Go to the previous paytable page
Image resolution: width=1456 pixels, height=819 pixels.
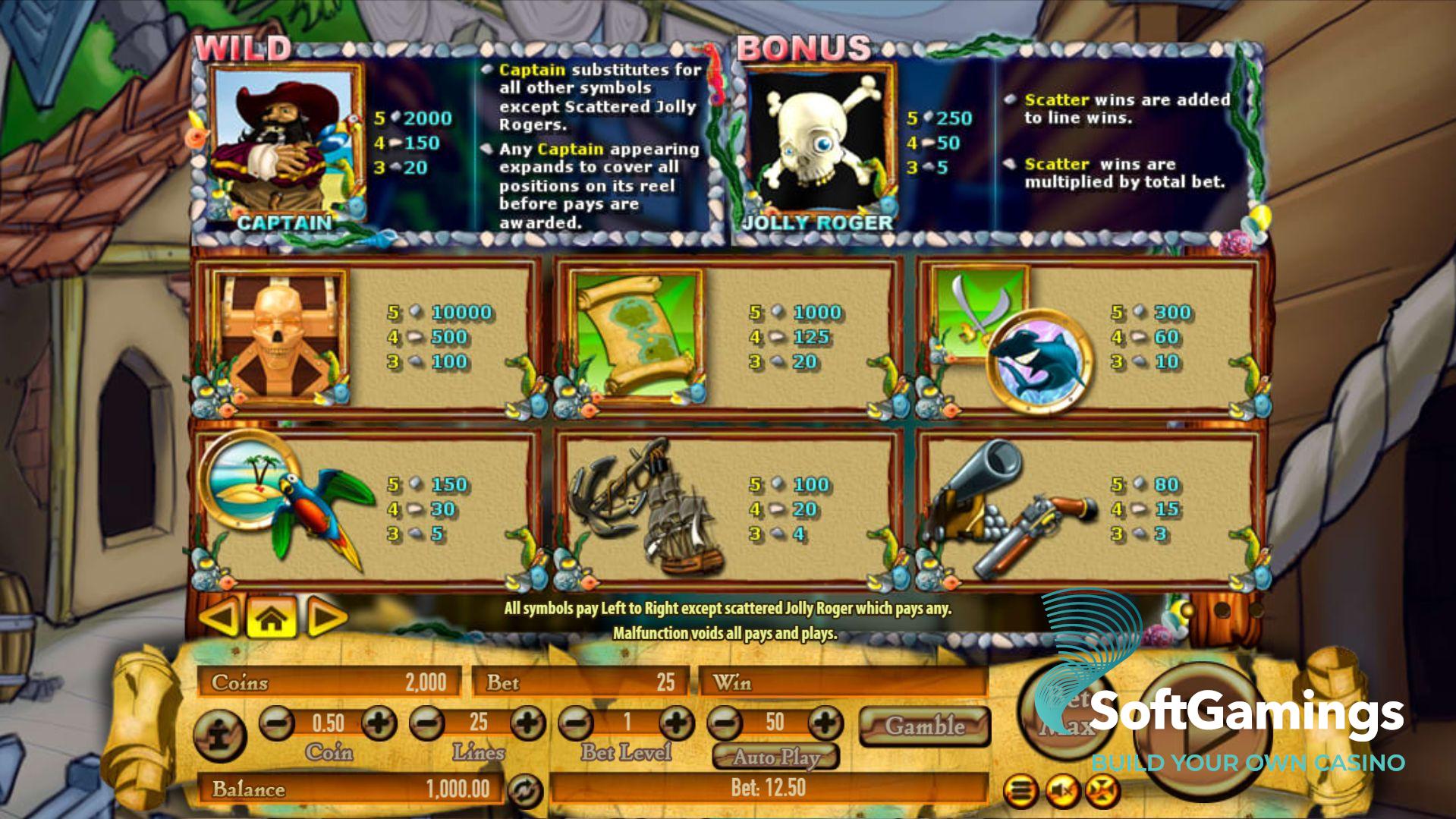pyautogui.click(x=221, y=616)
